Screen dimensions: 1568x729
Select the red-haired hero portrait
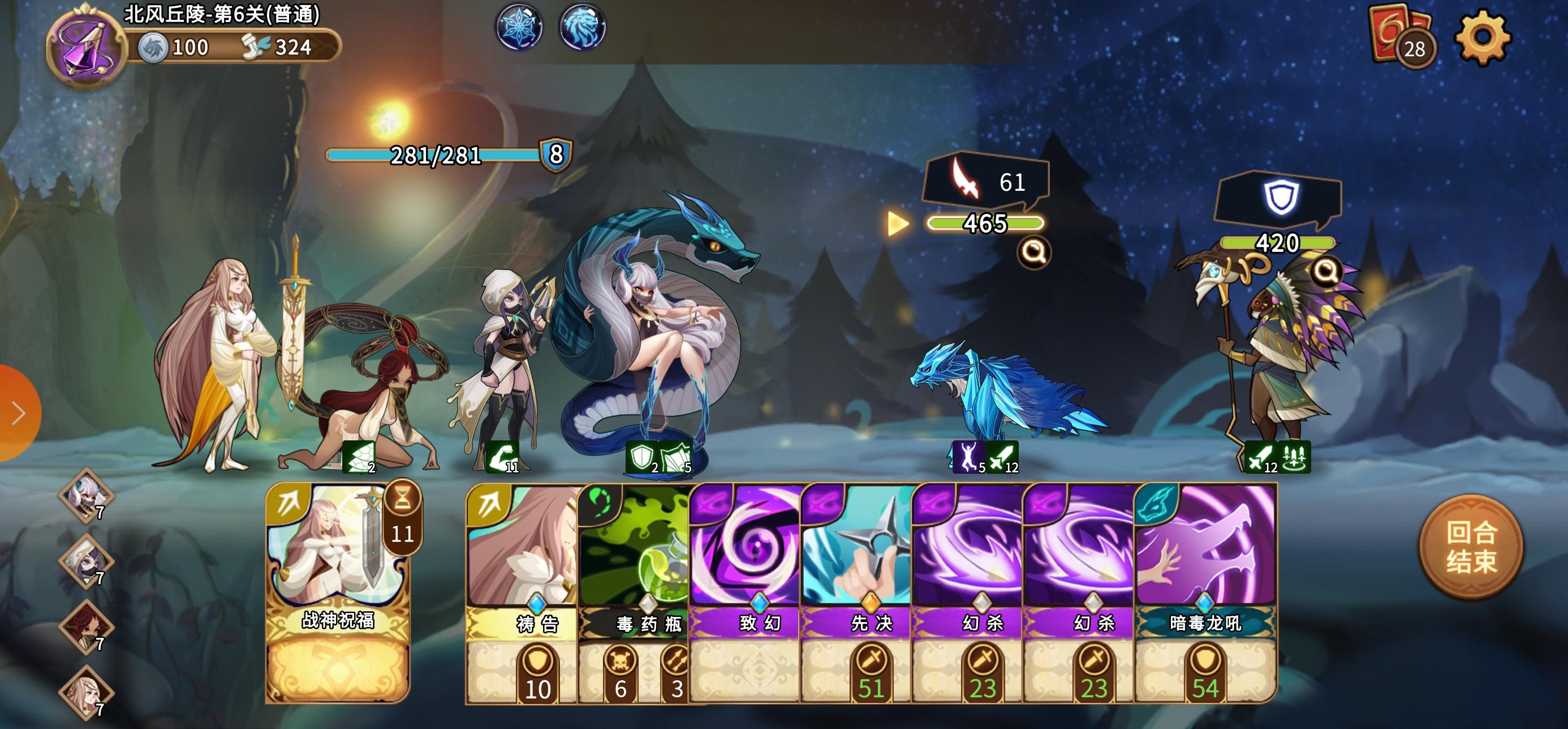tap(87, 626)
